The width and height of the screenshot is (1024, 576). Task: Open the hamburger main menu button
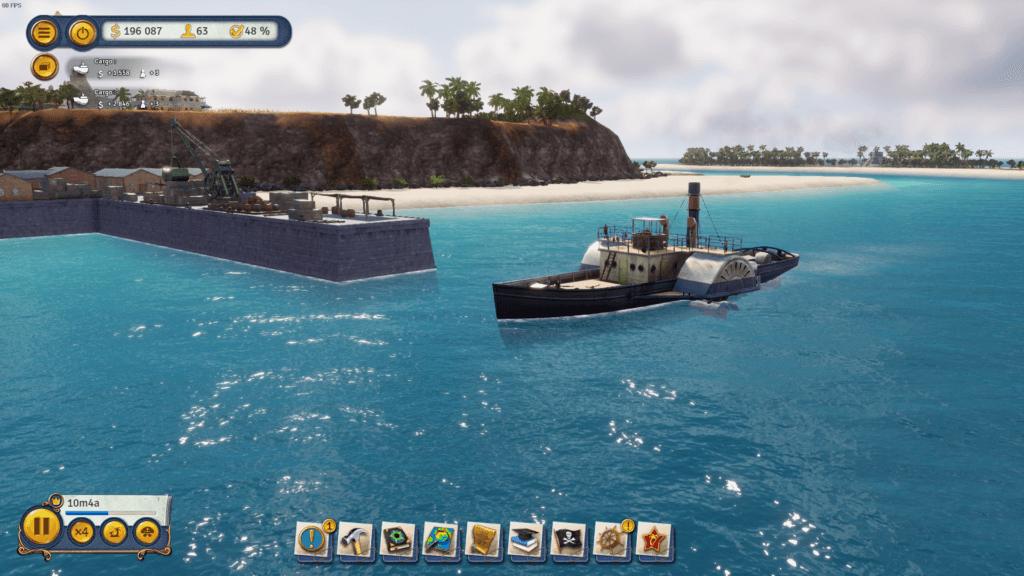point(44,33)
